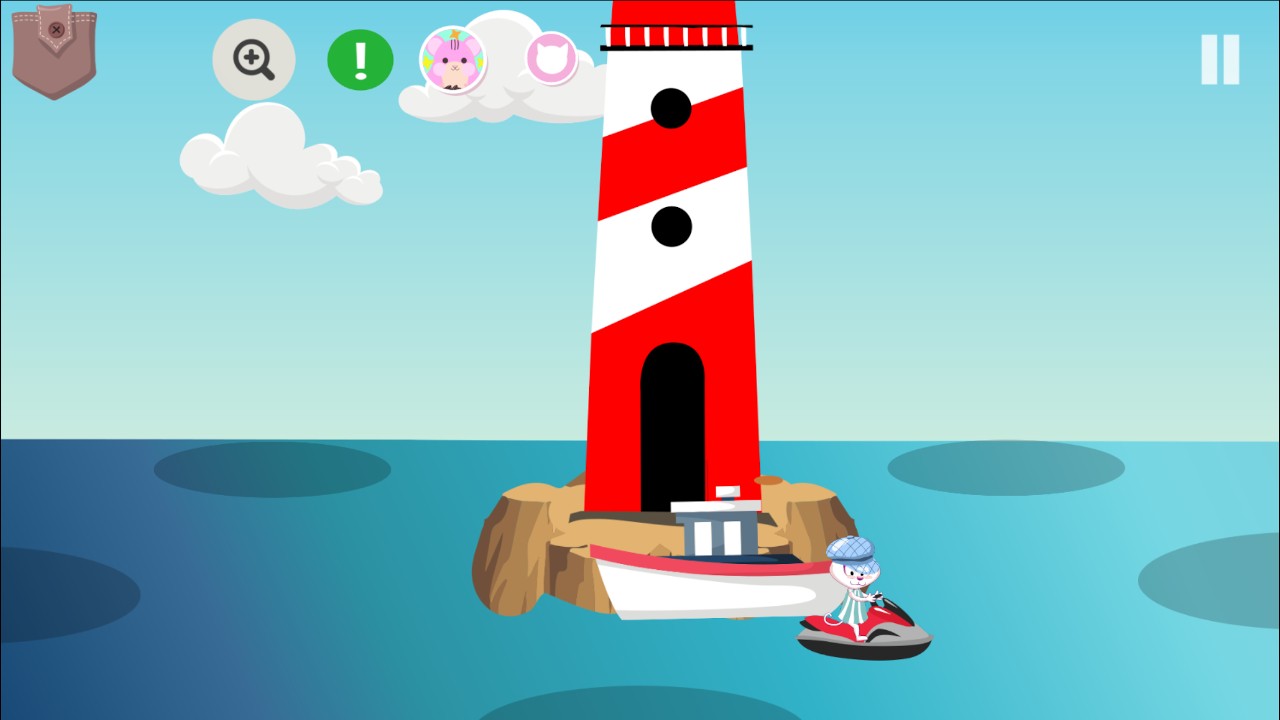
Task: Select the pink hamster character portrait
Action: (453, 60)
